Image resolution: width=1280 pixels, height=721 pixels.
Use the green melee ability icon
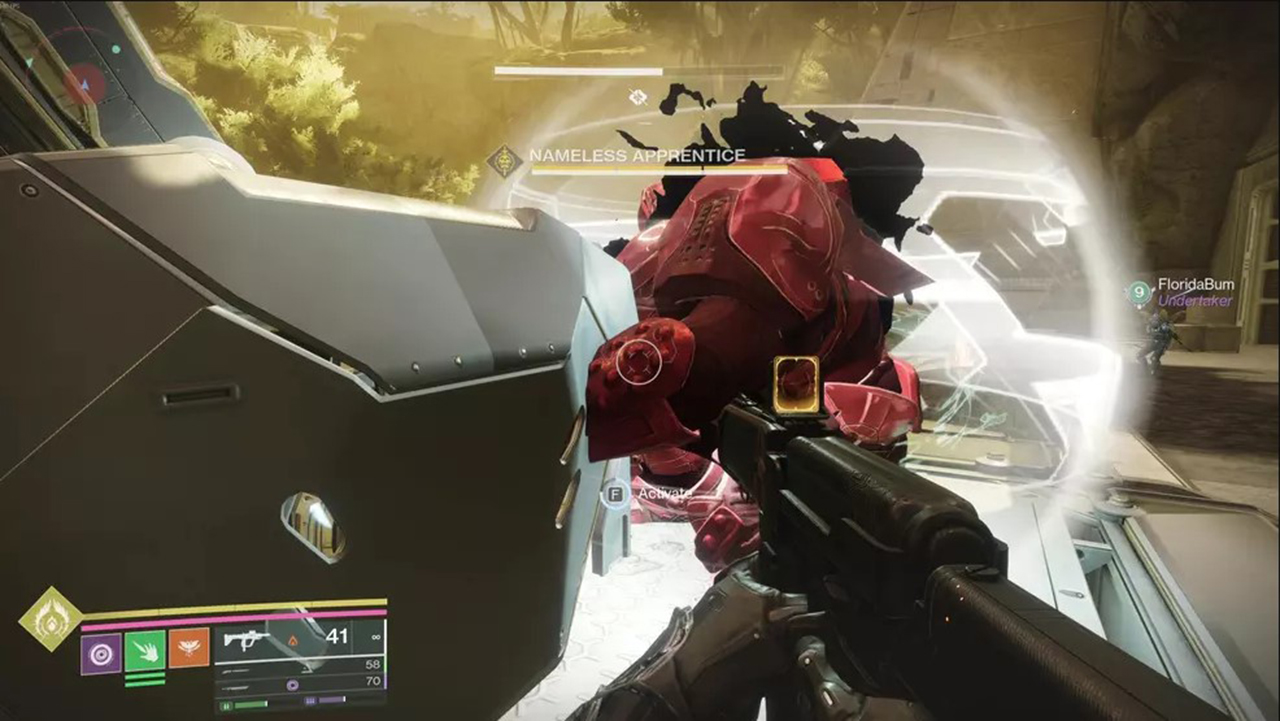pyautogui.click(x=144, y=650)
